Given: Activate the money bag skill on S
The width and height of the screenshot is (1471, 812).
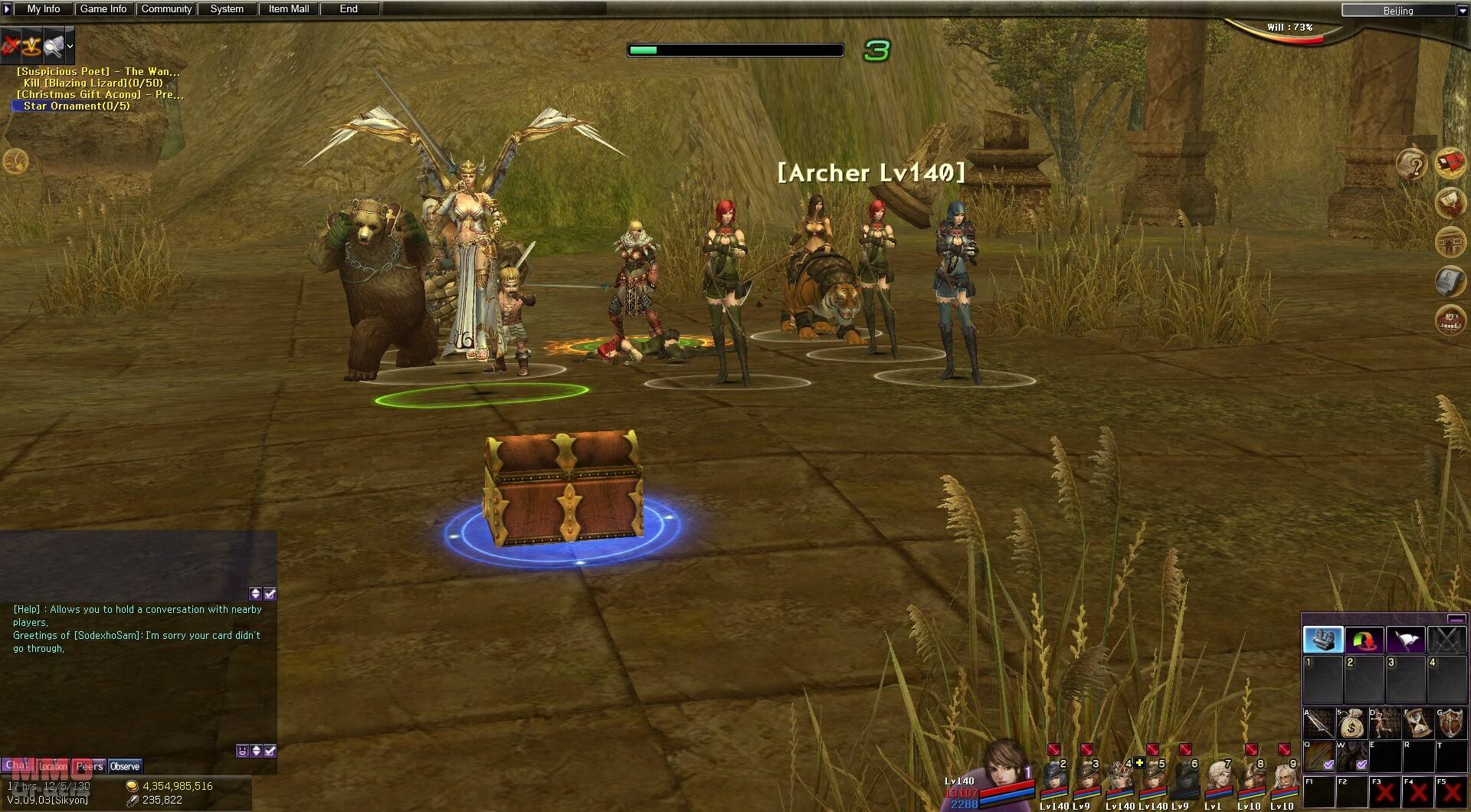Looking at the screenshot, I should pos(1352,723).
